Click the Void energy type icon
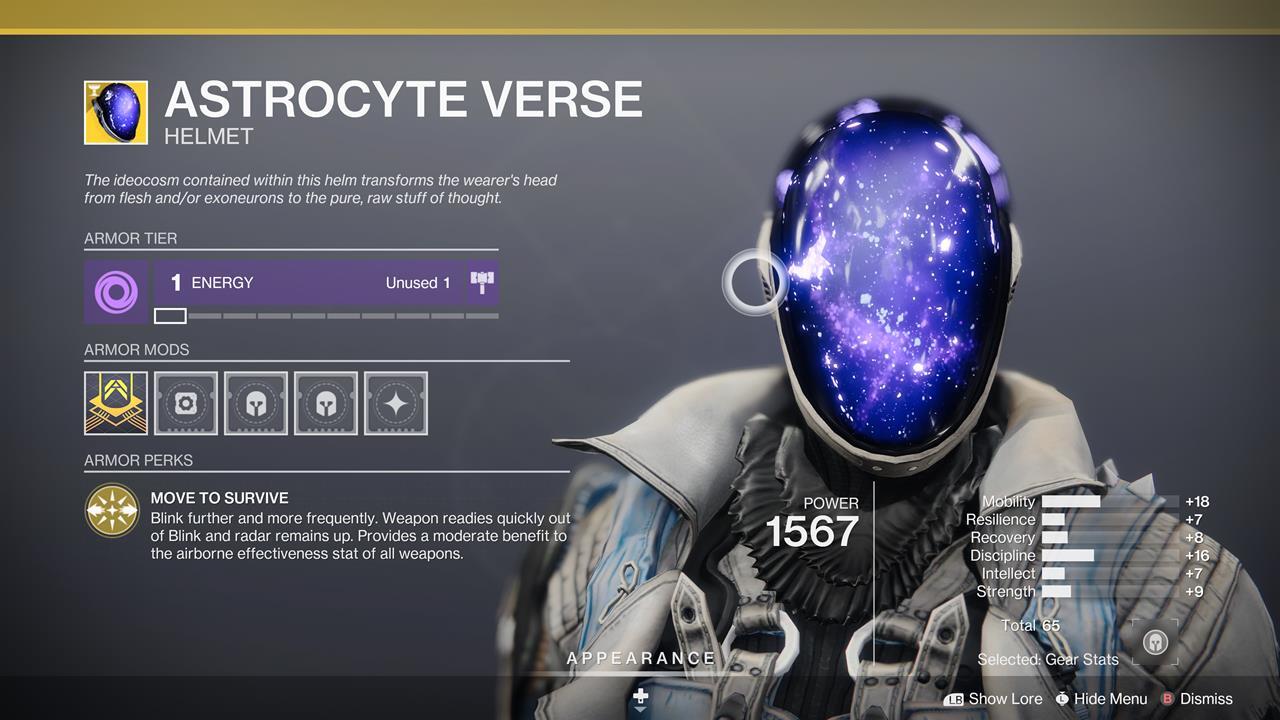The width and height of the screenshot is (1280, 720). click(x=115, y=292)
